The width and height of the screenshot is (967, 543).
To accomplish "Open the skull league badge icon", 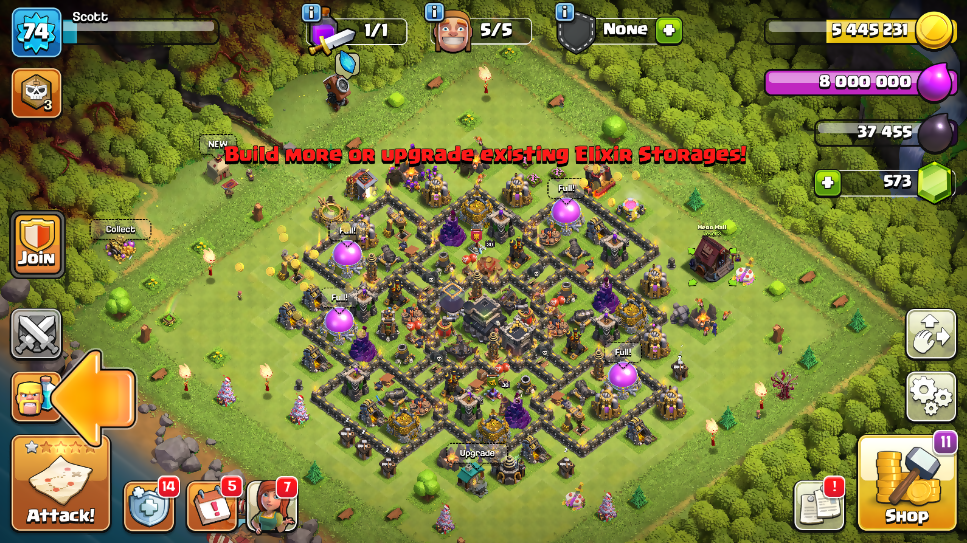I will (x=36, y=93).
